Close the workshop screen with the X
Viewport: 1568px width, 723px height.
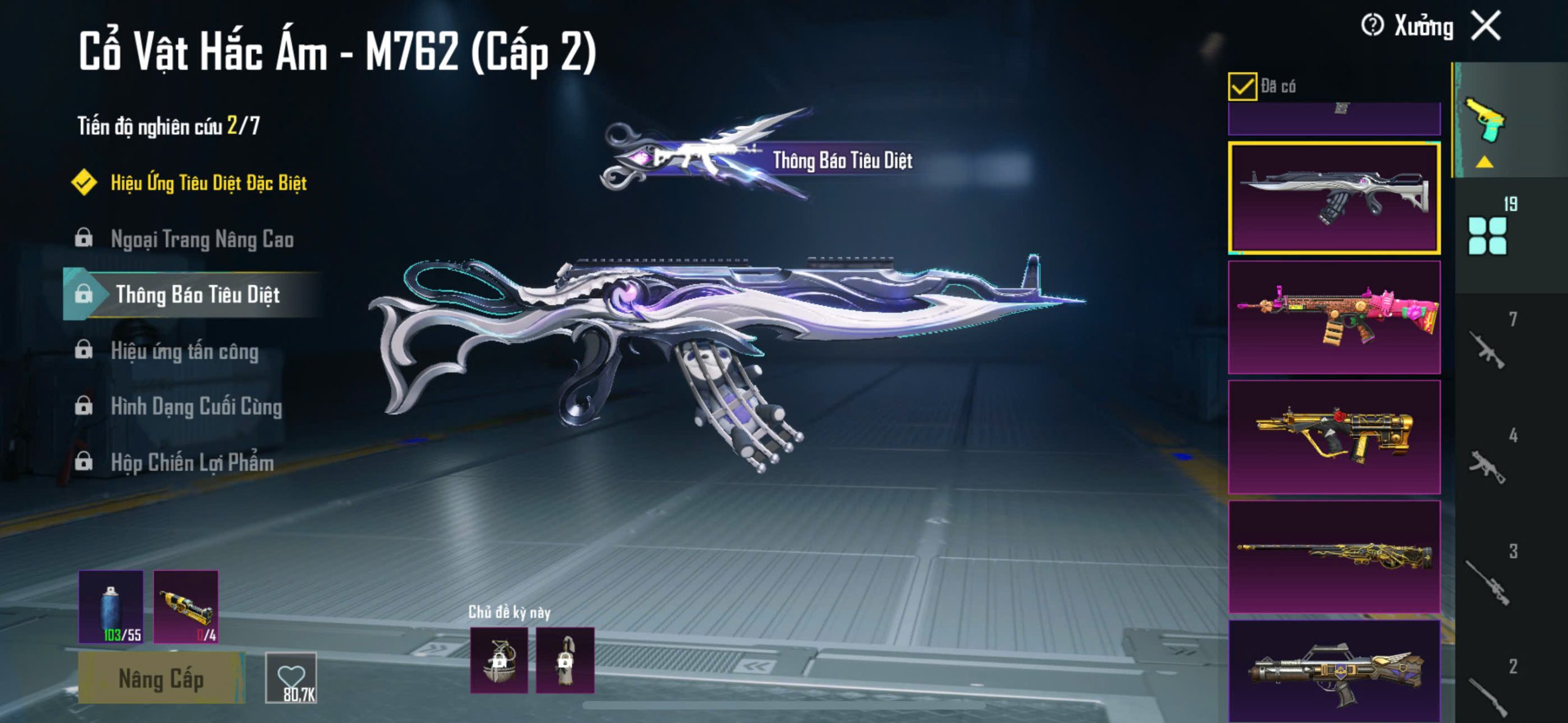click(x=1486, y=26)
